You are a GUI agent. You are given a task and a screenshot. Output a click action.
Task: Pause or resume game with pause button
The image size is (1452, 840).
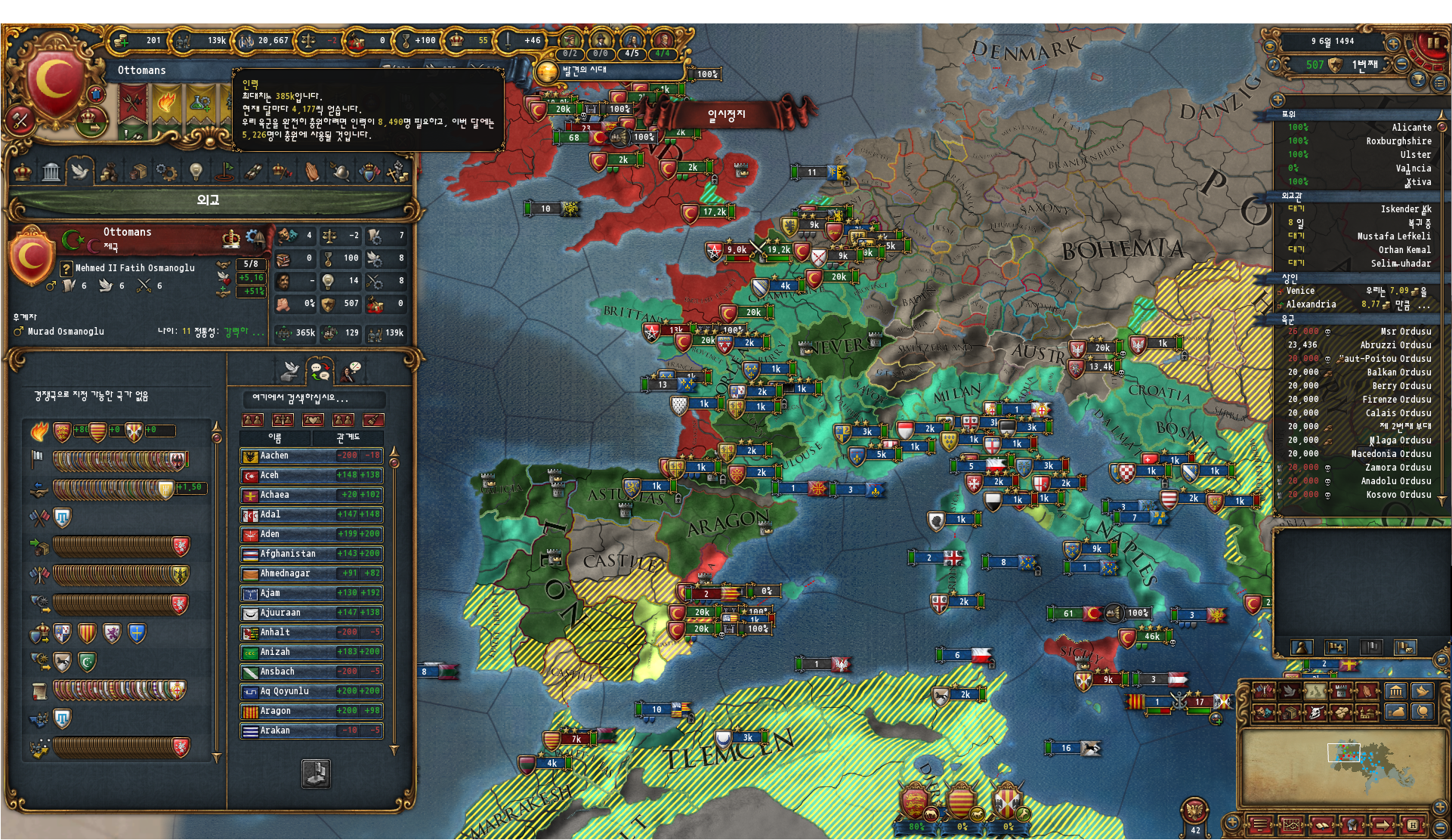click(1432, 45)
